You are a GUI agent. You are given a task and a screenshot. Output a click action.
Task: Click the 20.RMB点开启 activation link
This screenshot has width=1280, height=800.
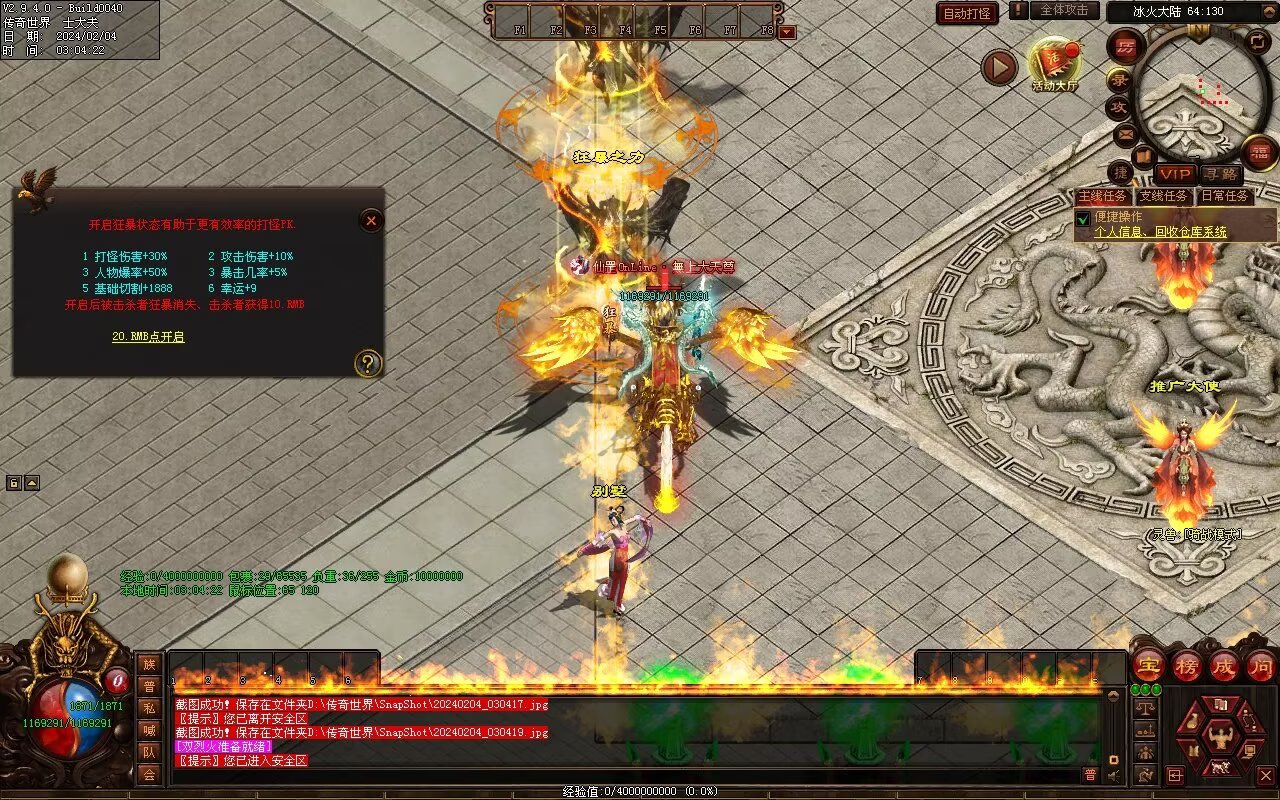[148, 337]
